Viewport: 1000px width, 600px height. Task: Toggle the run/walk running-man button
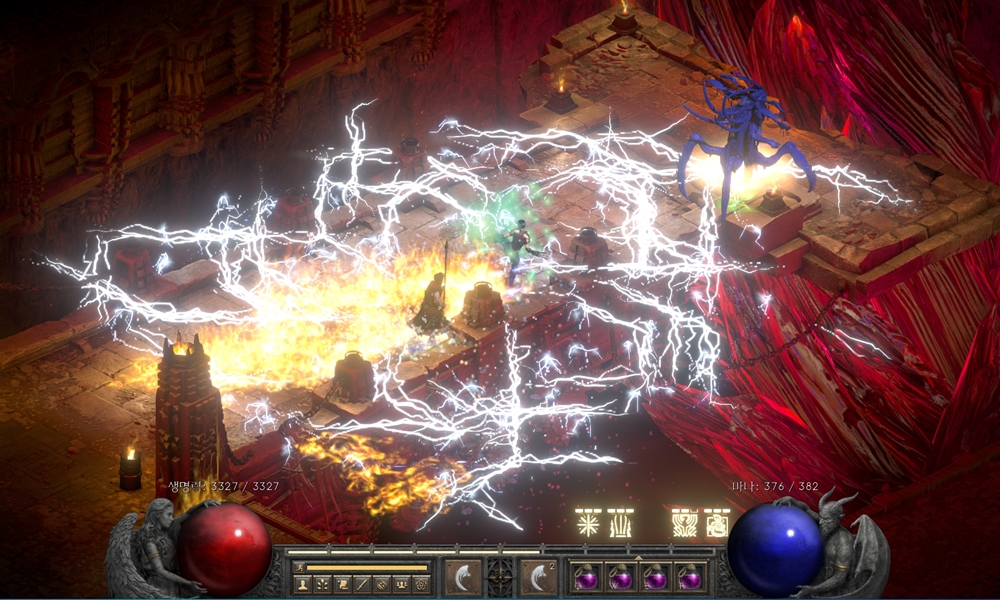pyautogui.click(x=297, y=567)
